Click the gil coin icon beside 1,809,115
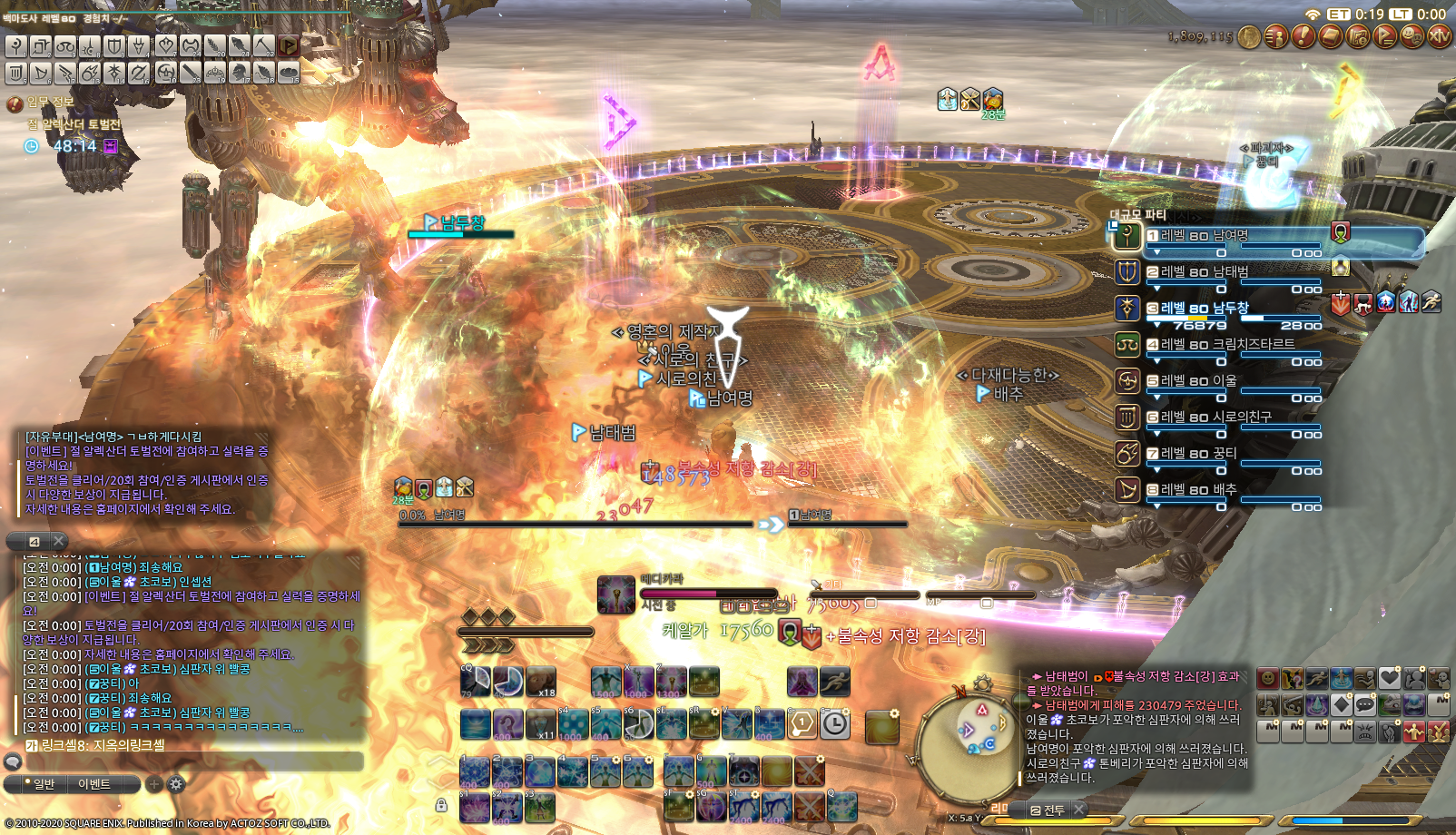 click(1248, 36)
